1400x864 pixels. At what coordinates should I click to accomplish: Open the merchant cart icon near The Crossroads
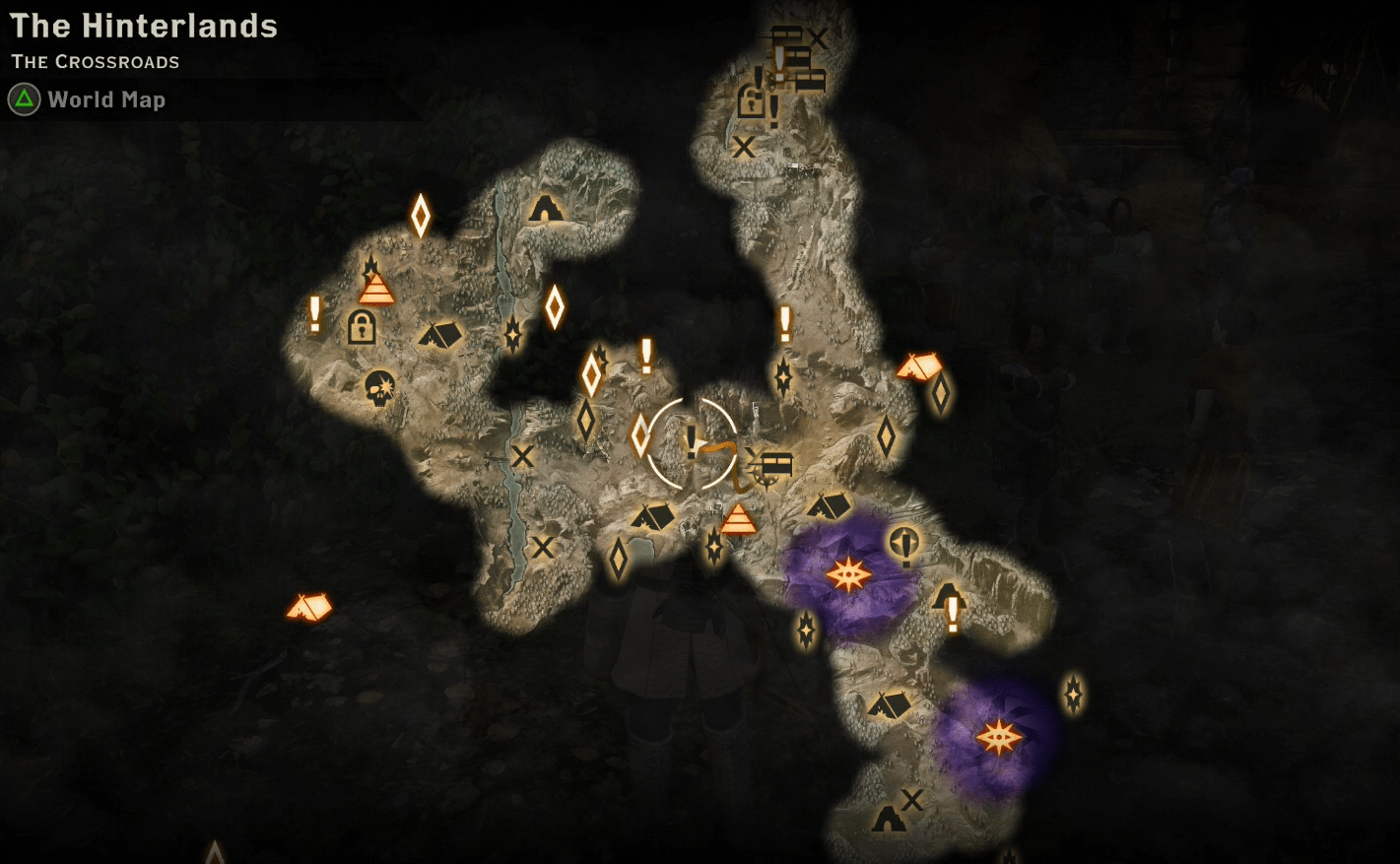pyautogui.click(x=775, y=463)
